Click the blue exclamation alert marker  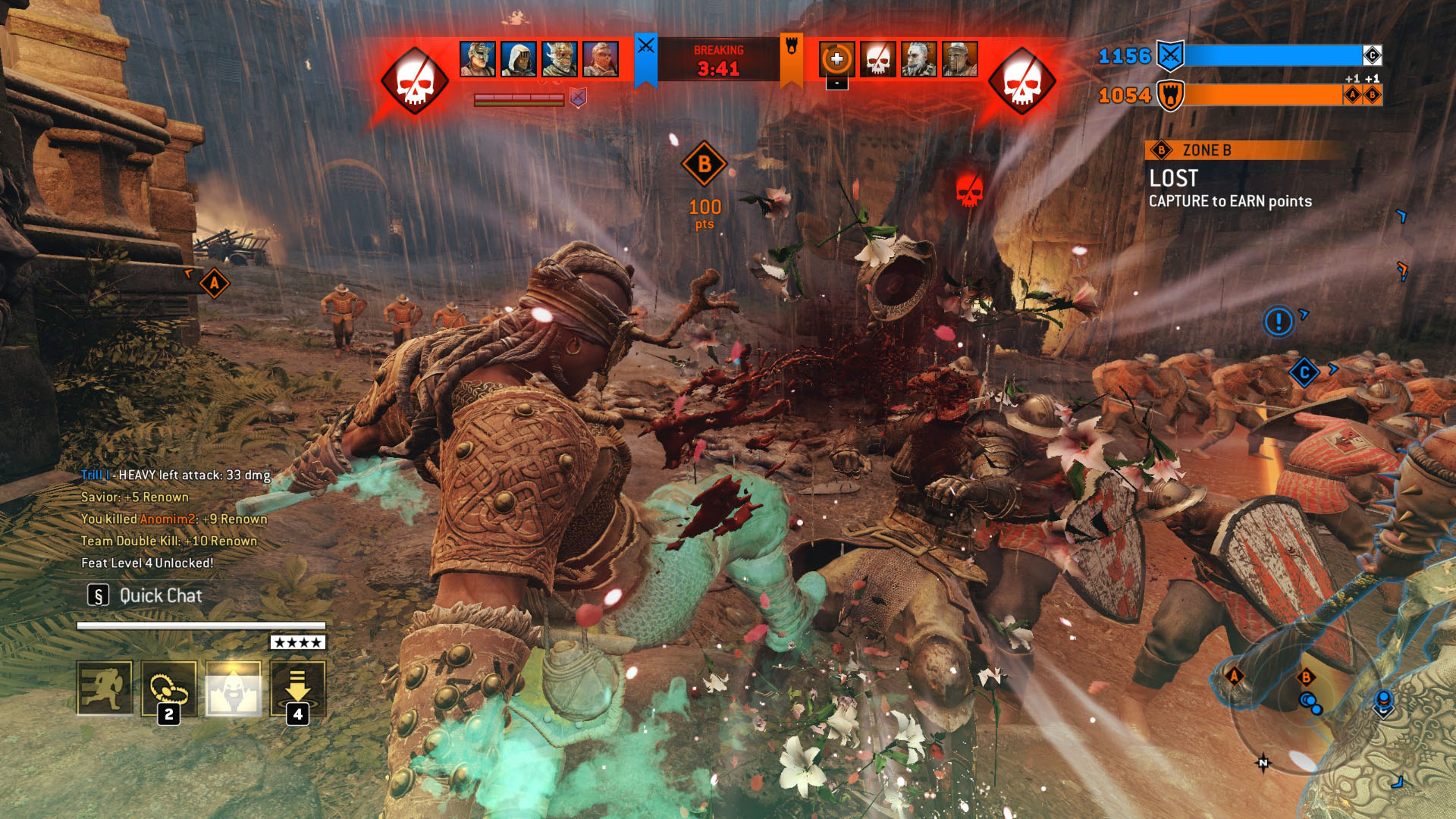tap(1279, 322)
